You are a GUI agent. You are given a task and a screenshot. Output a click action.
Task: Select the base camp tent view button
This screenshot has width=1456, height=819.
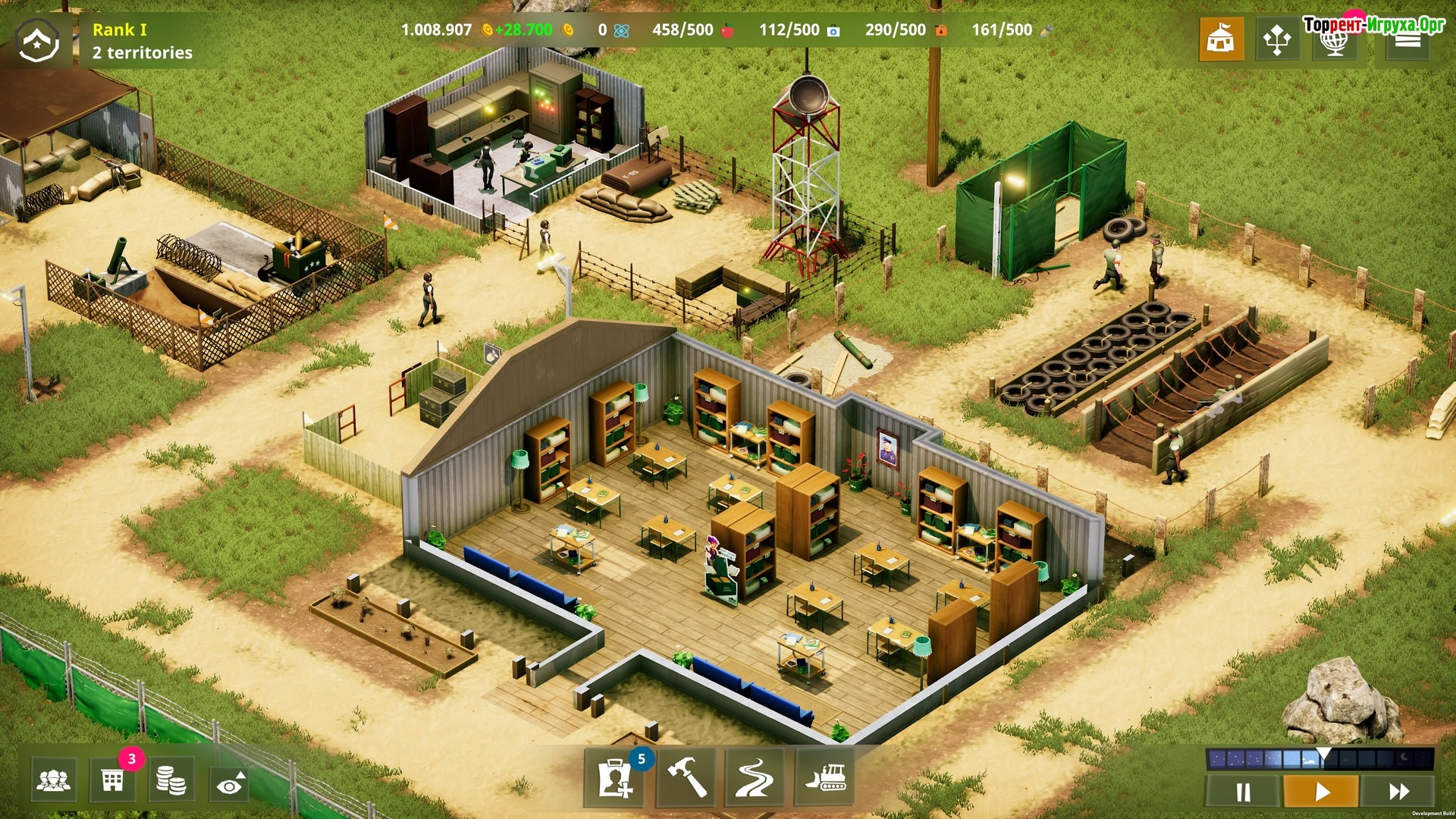1221,39
